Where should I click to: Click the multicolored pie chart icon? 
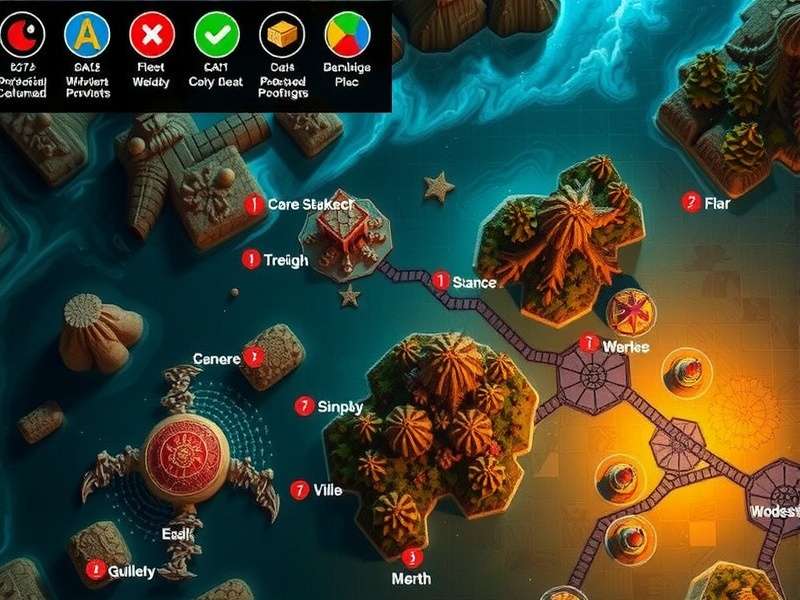tap(347, 36)
